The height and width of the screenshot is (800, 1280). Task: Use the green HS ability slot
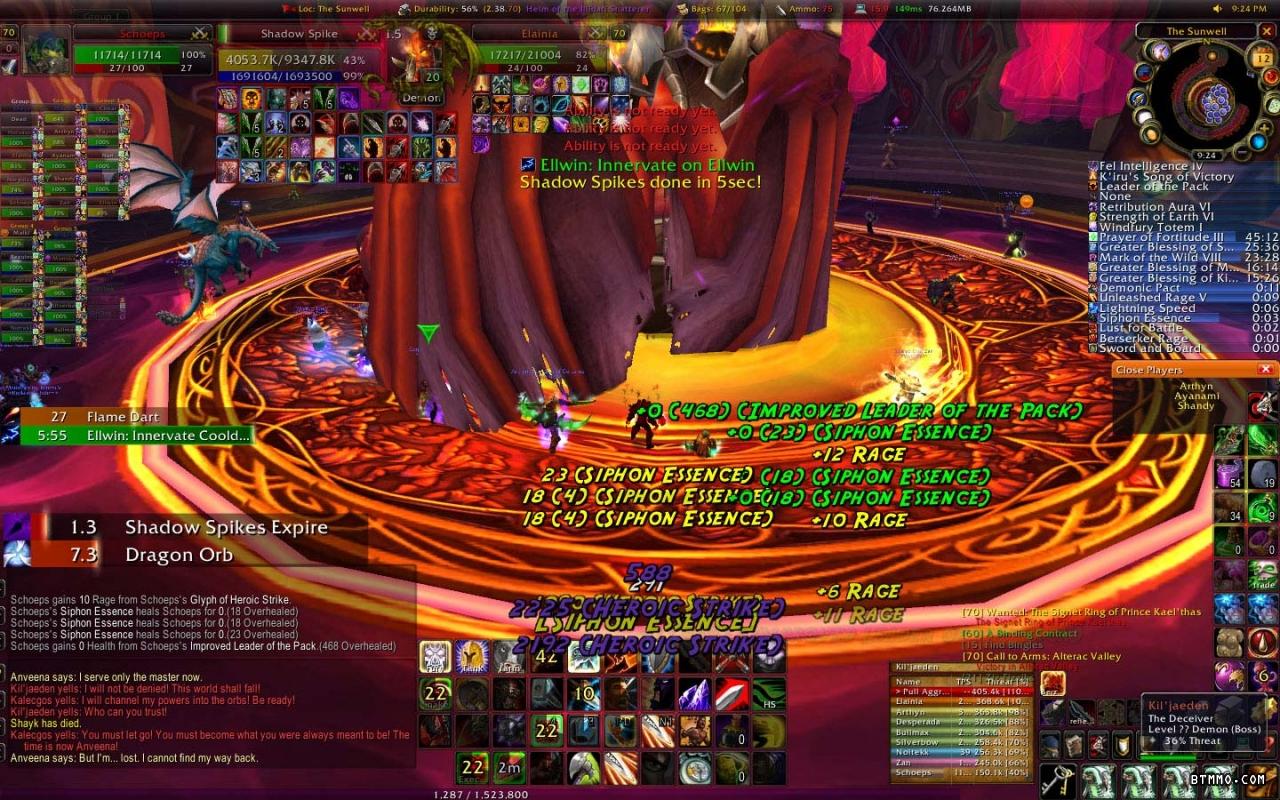point(768,692)
